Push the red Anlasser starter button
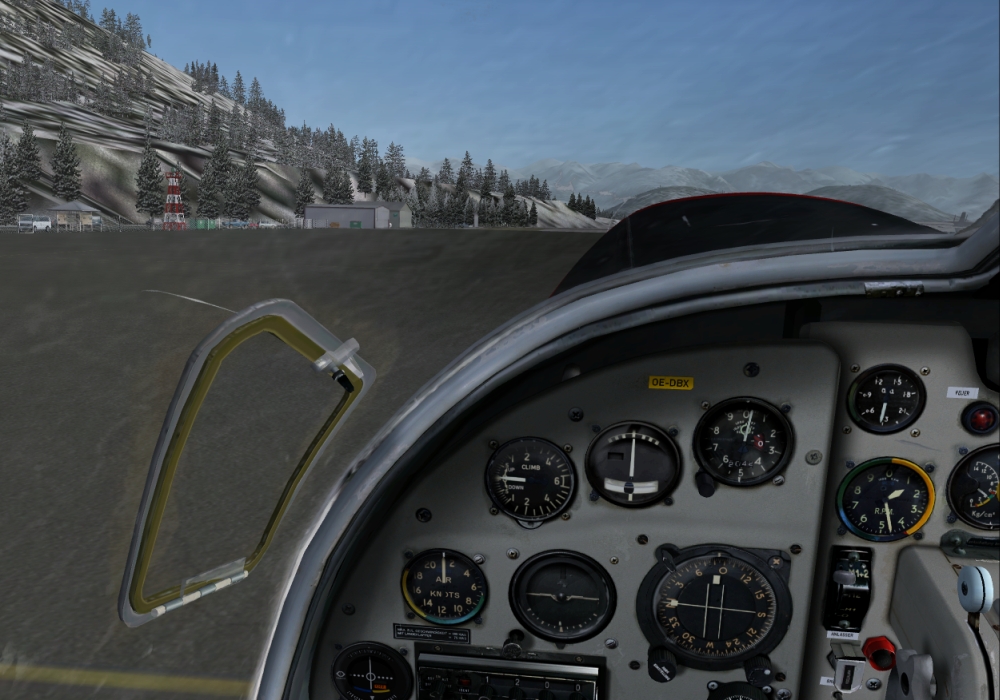The image size is (1000, 700). click(878, 652)
